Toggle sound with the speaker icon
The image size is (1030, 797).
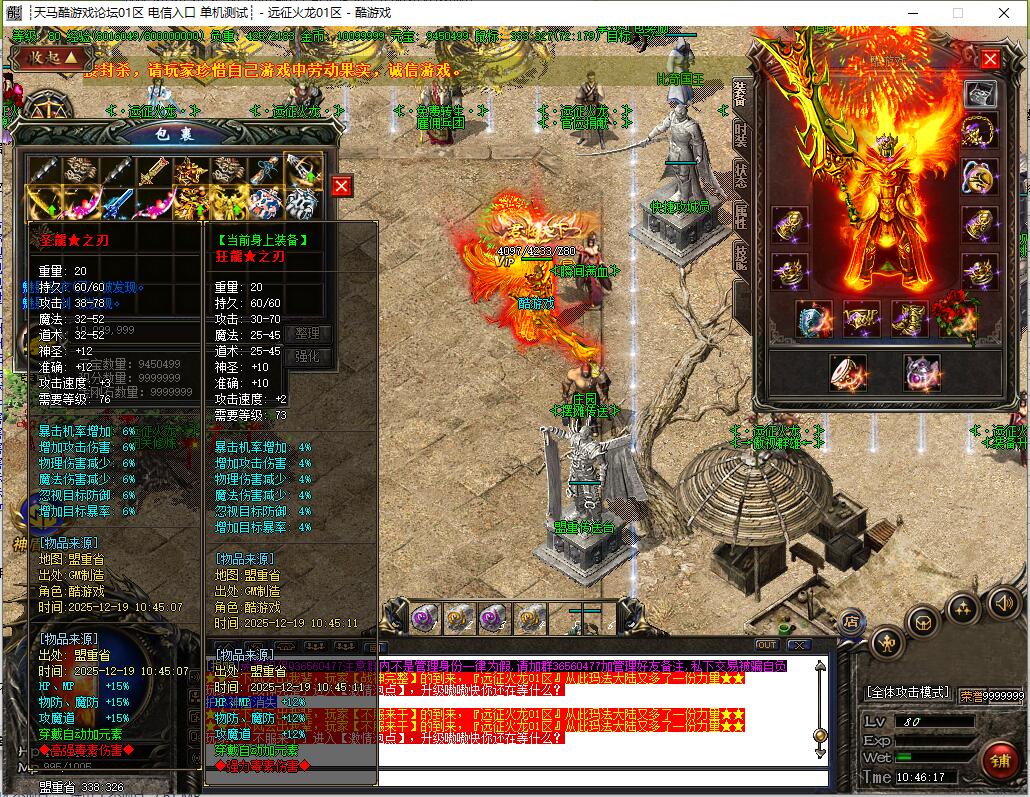coord(1003,602)
